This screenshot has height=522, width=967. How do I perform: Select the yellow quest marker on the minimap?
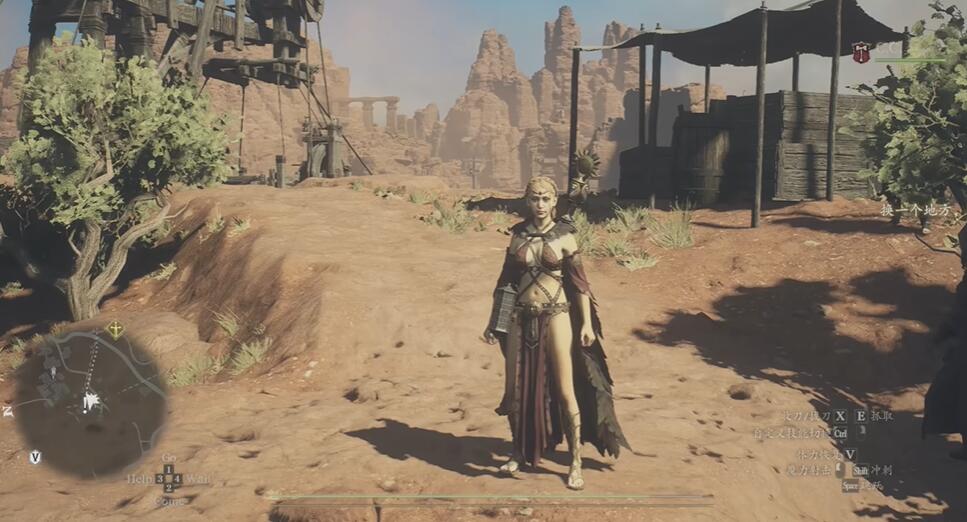click(115, 329)
